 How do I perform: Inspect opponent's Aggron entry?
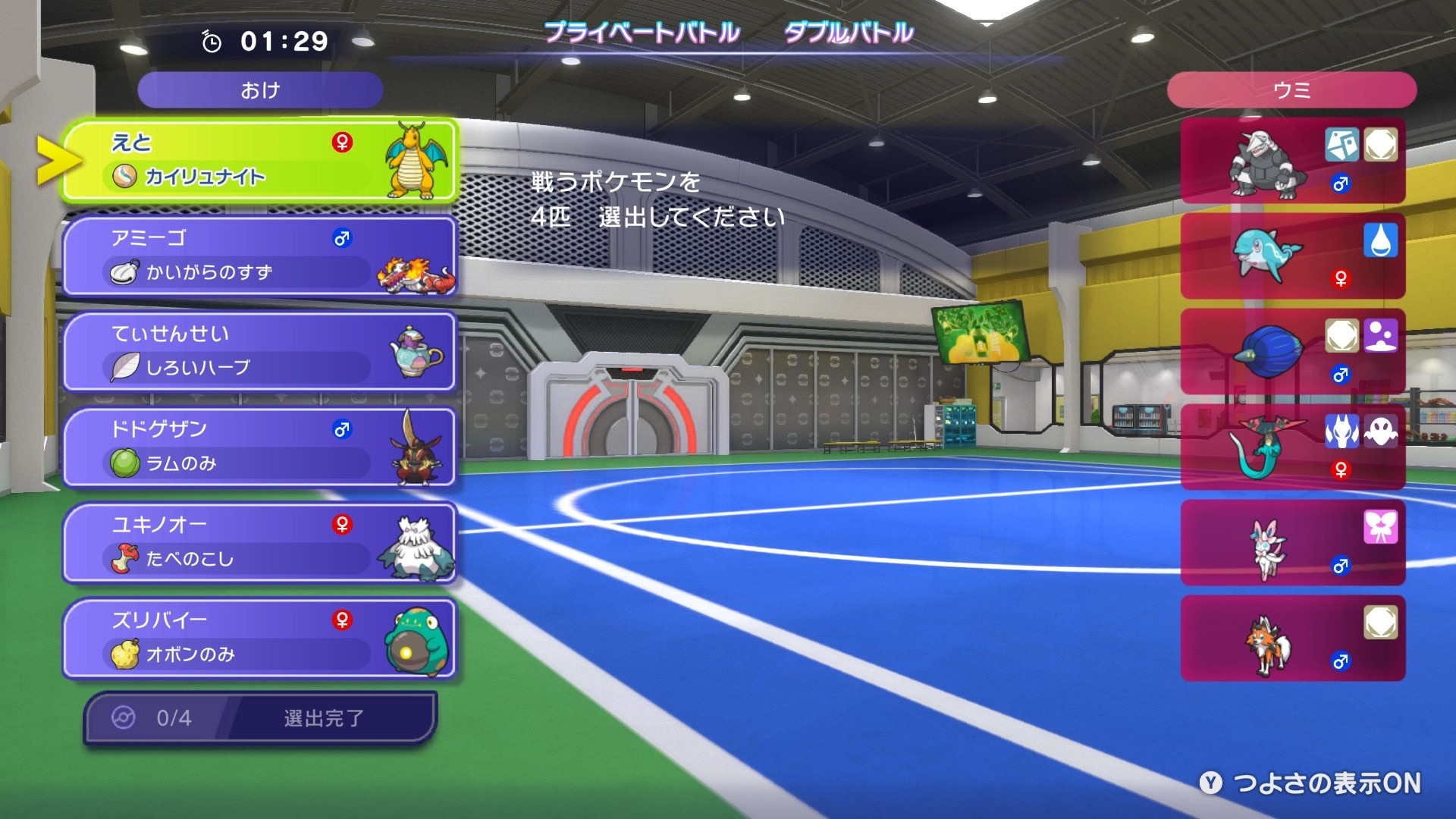pyautogui.click(x=1292, y=161)
